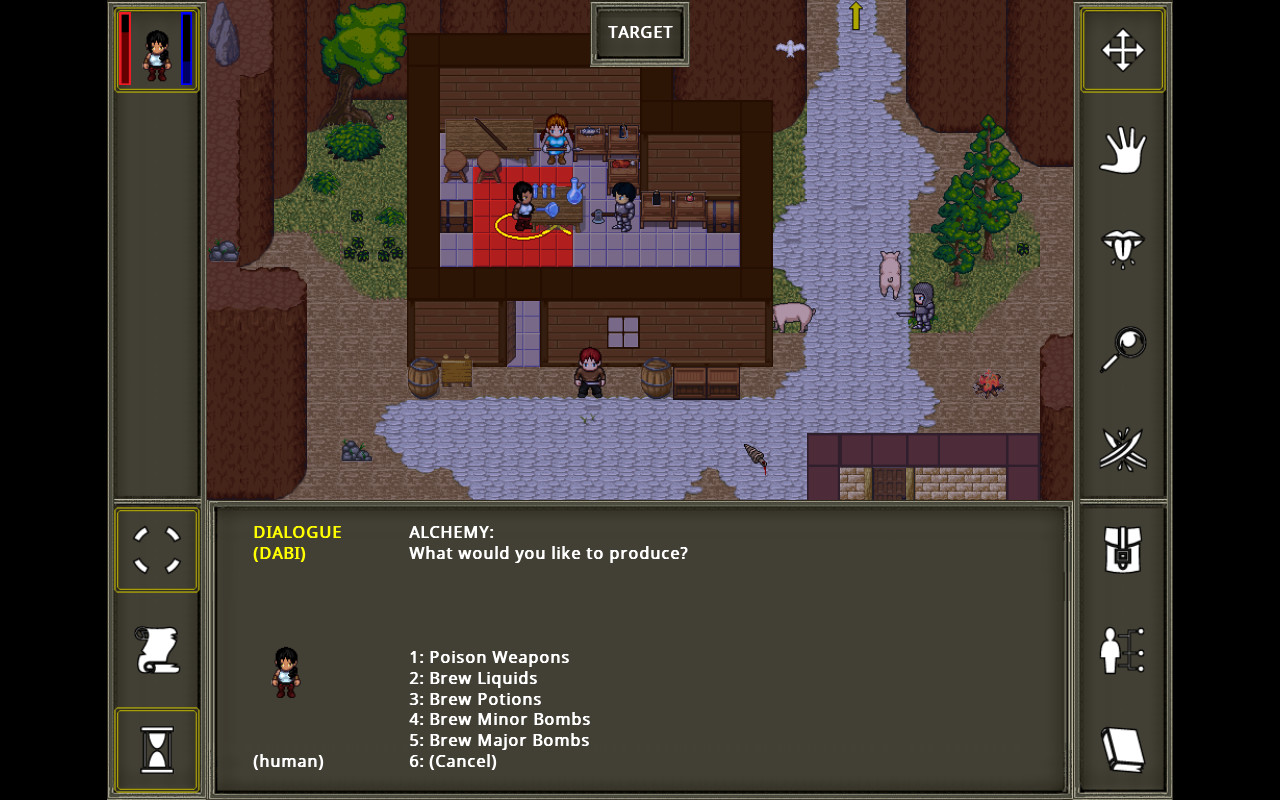This screenshot has height=800, width=1280.
Task: Toggle the movement arrows mode
Action: click(1122, 49)
